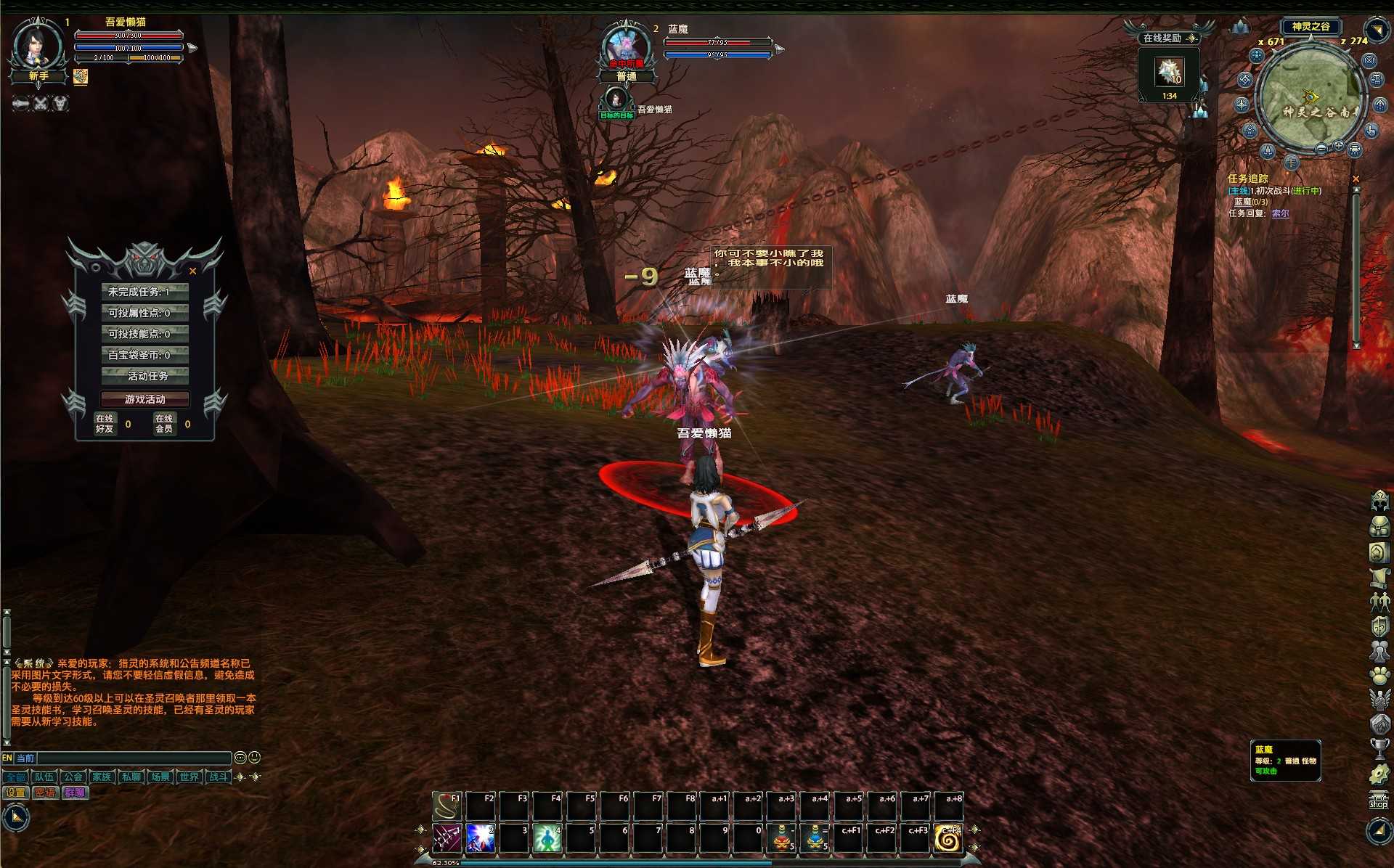Select the 未完成任务 unfinished quests row
This screenshot has width=1394, height=868.
145,292
